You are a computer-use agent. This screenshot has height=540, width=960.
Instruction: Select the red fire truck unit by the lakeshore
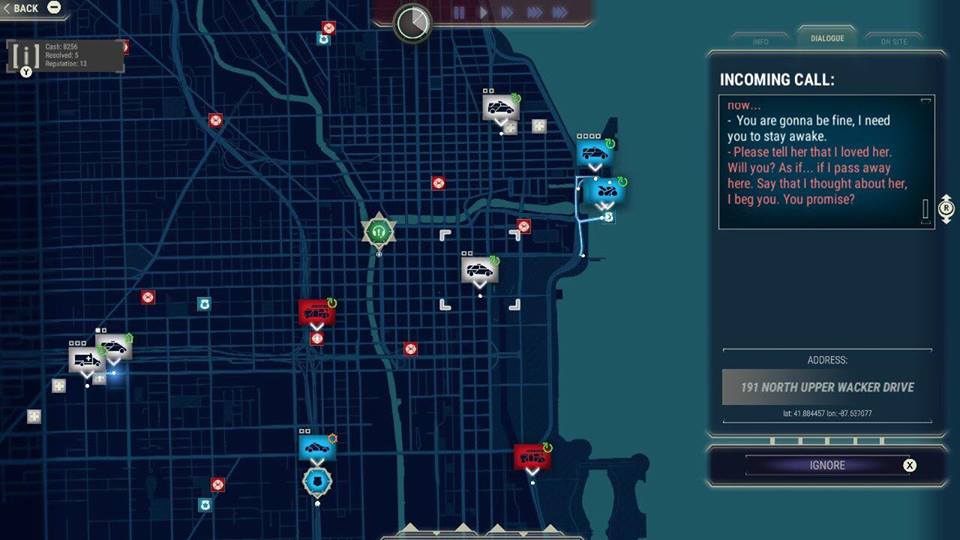[x=532, y=457]
